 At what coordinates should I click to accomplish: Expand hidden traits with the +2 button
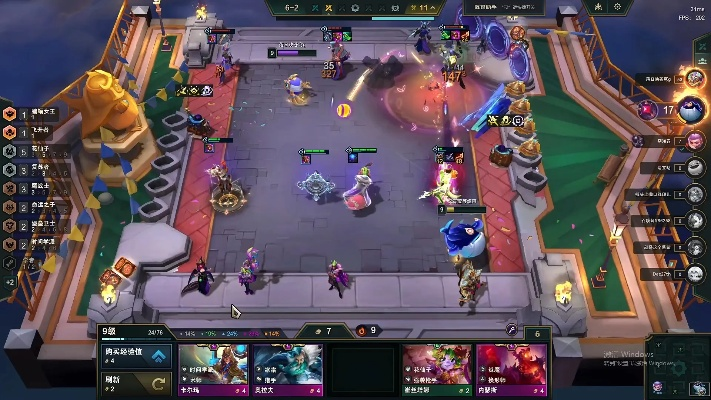pyautogui.click(x=10, y=283)
